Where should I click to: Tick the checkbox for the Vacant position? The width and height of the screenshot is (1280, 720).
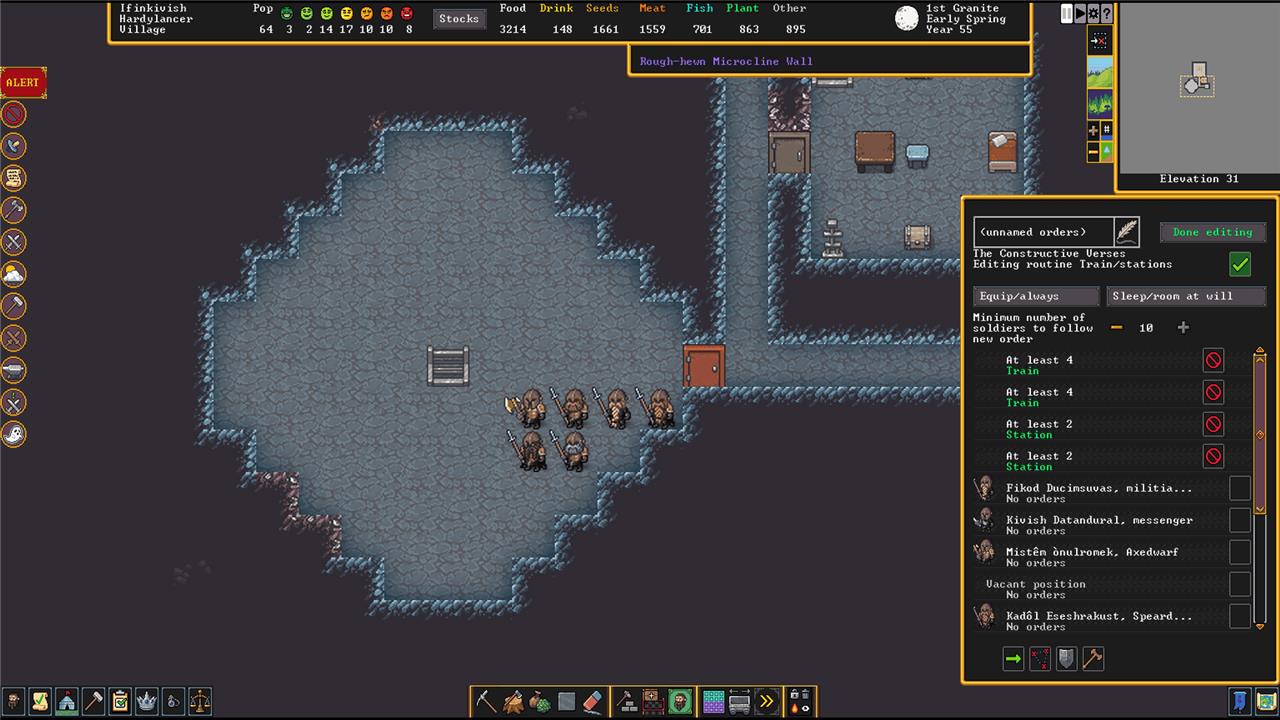click(x=1240, y=584)
